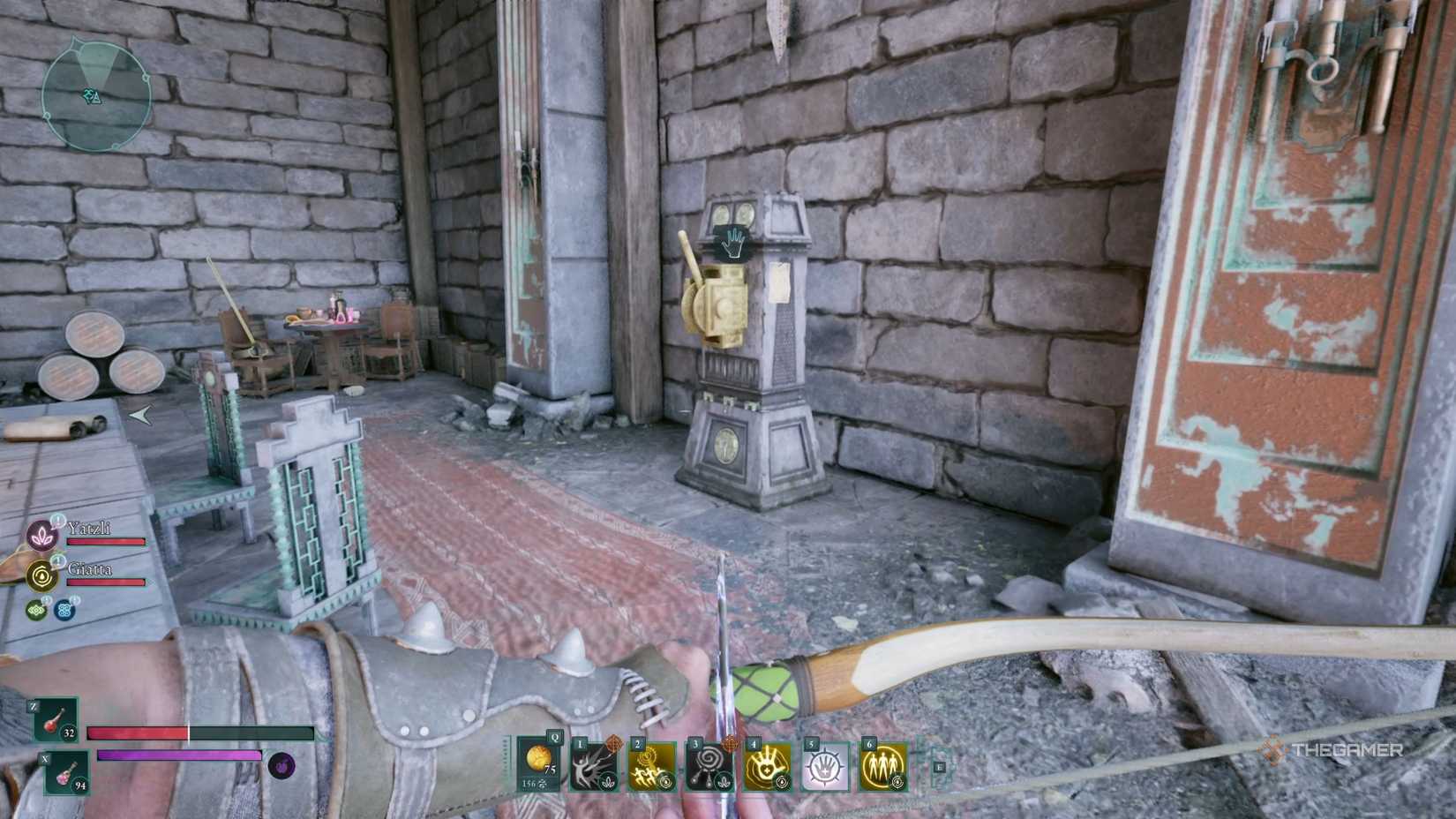Select the shatter ability in hotbar slot 1
The height and width of the screenshot is (819, 1456).
(593, 764)
